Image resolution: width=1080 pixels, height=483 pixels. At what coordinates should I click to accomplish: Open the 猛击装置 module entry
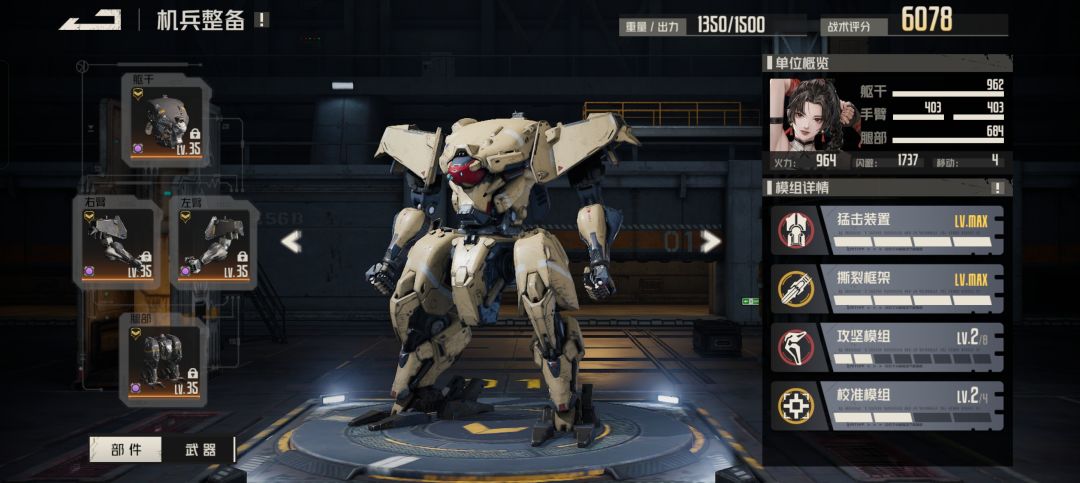pos(885,230)
